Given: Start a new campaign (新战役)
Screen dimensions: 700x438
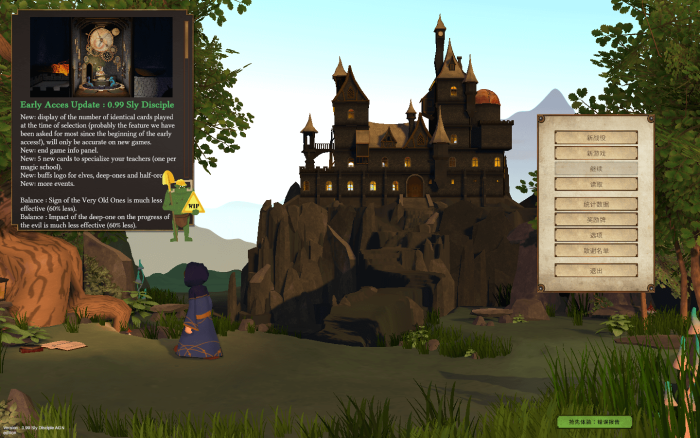Looking at the screenshot, I should [x=595, y=137].
